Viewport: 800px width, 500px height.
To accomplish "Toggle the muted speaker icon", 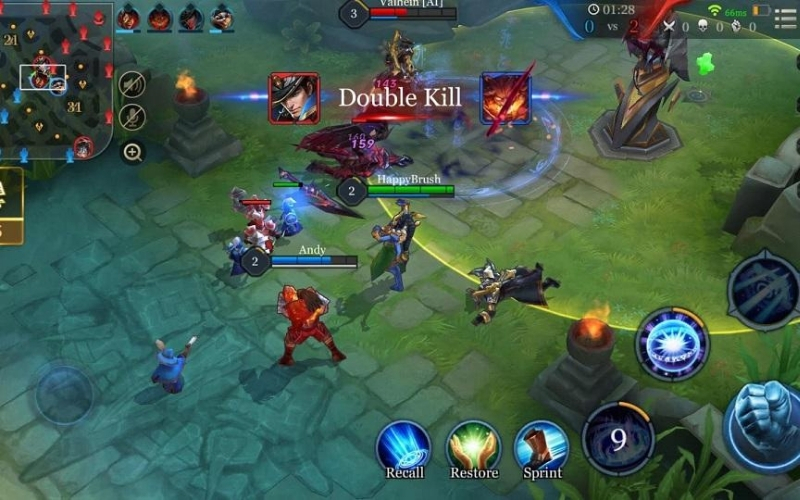I will pos(132,84).
